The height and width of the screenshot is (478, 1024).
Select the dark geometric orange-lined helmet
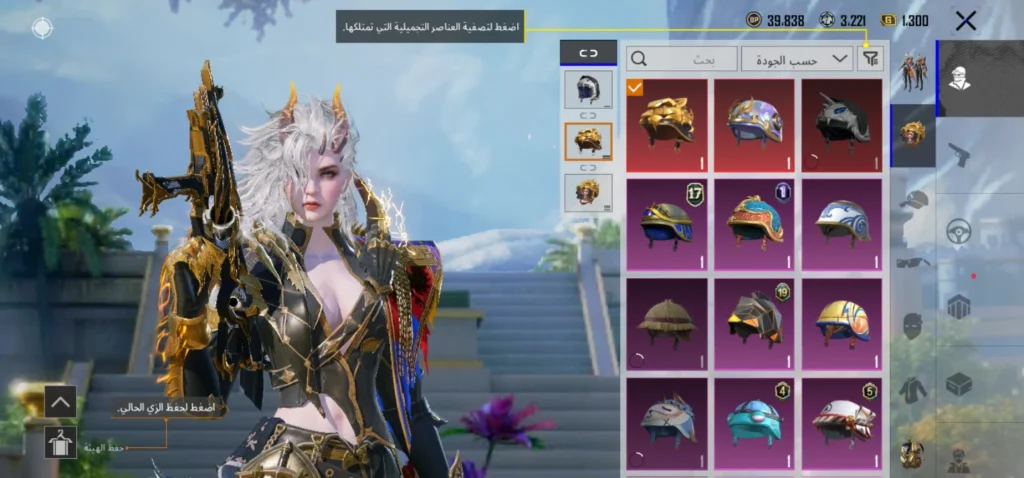click(754, 322)
